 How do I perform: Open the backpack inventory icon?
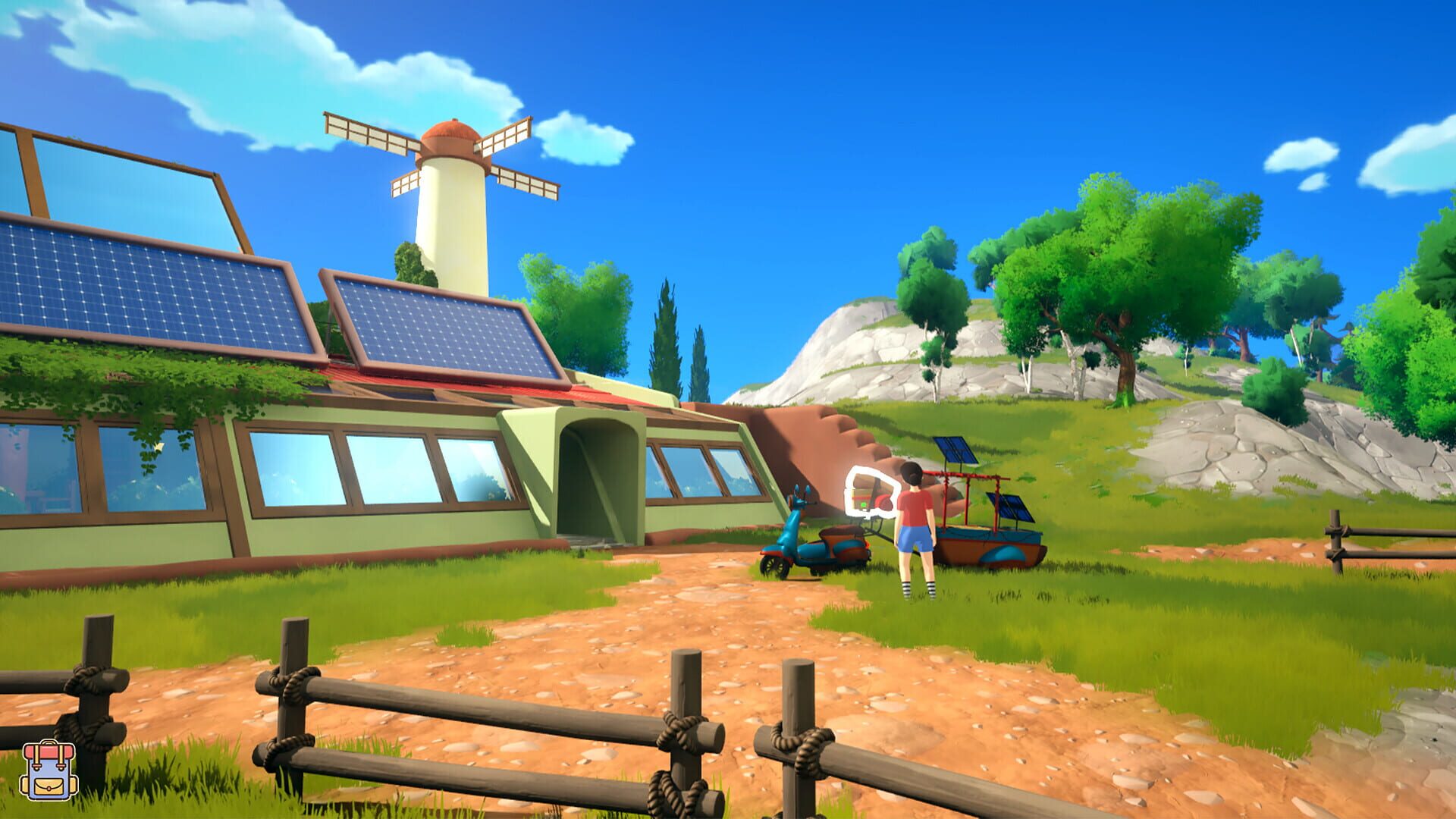pyautogui.click(x=47, y=768)
